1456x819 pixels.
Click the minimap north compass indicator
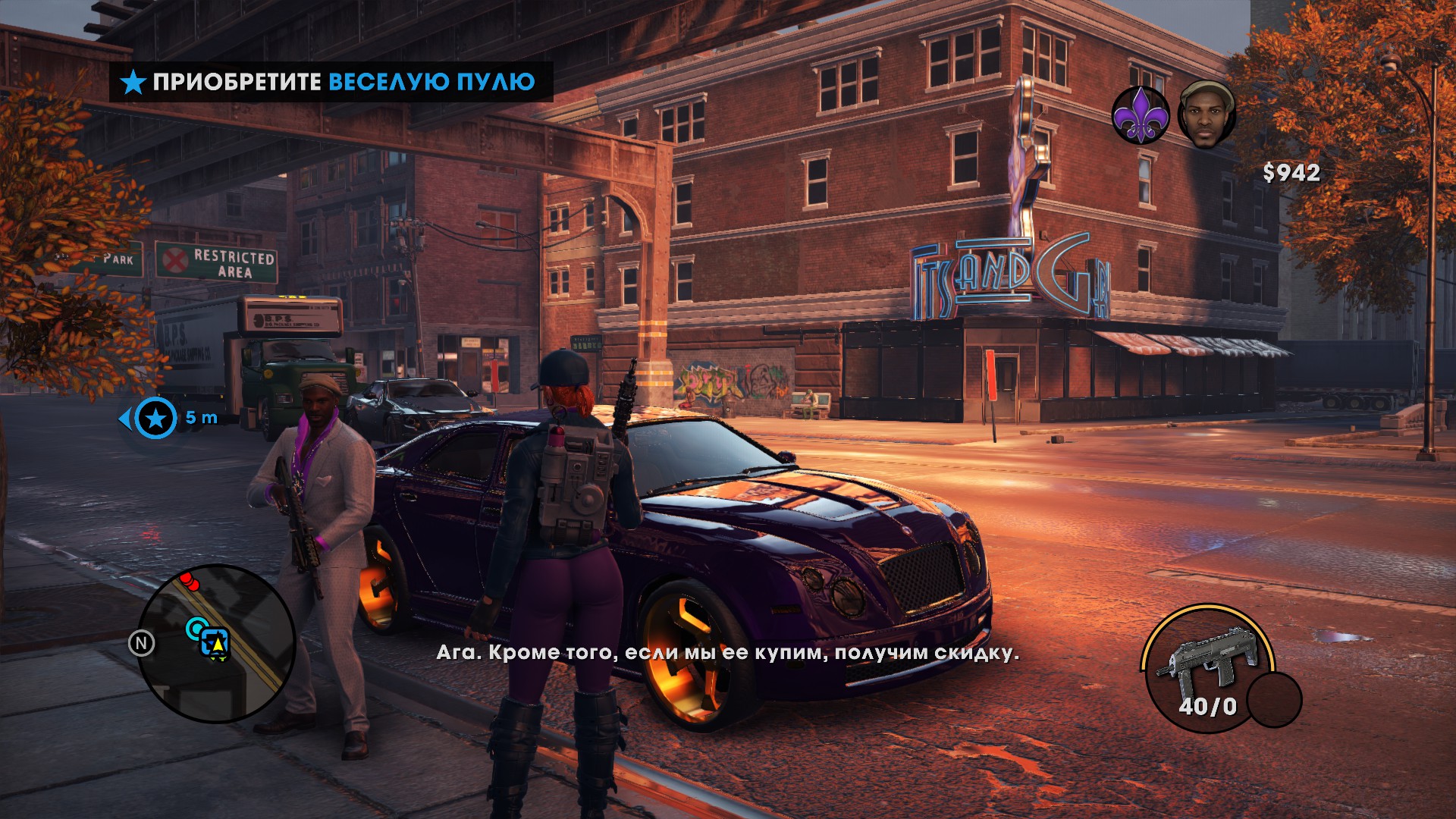pyautogui.click(x=141, y=644)
